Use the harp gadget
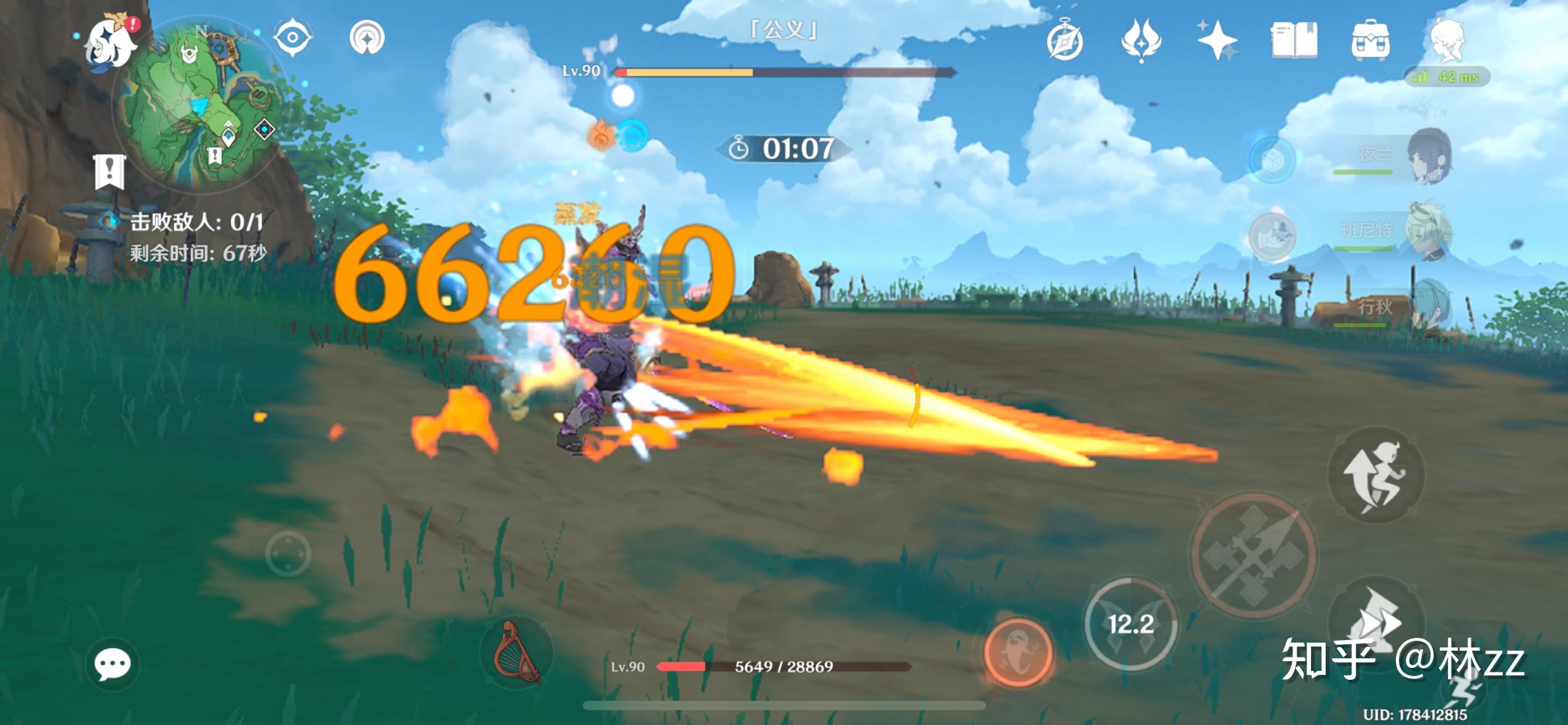1568x725 pixels. 516,651
